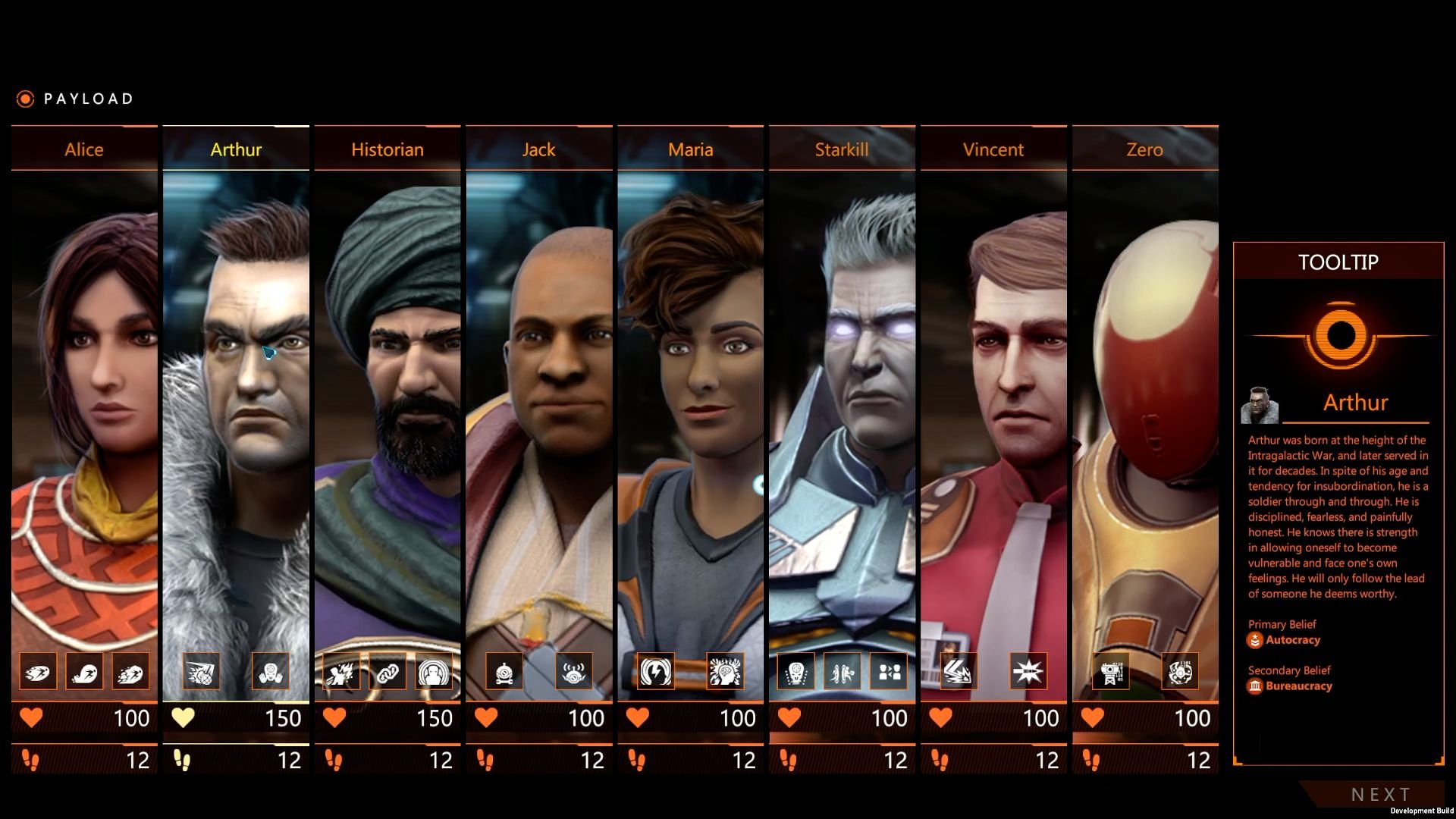The height and width of the screenshot is (819, 1456).
Task: Select the Payload mode radio indicator
Action: tap(25, 99)
